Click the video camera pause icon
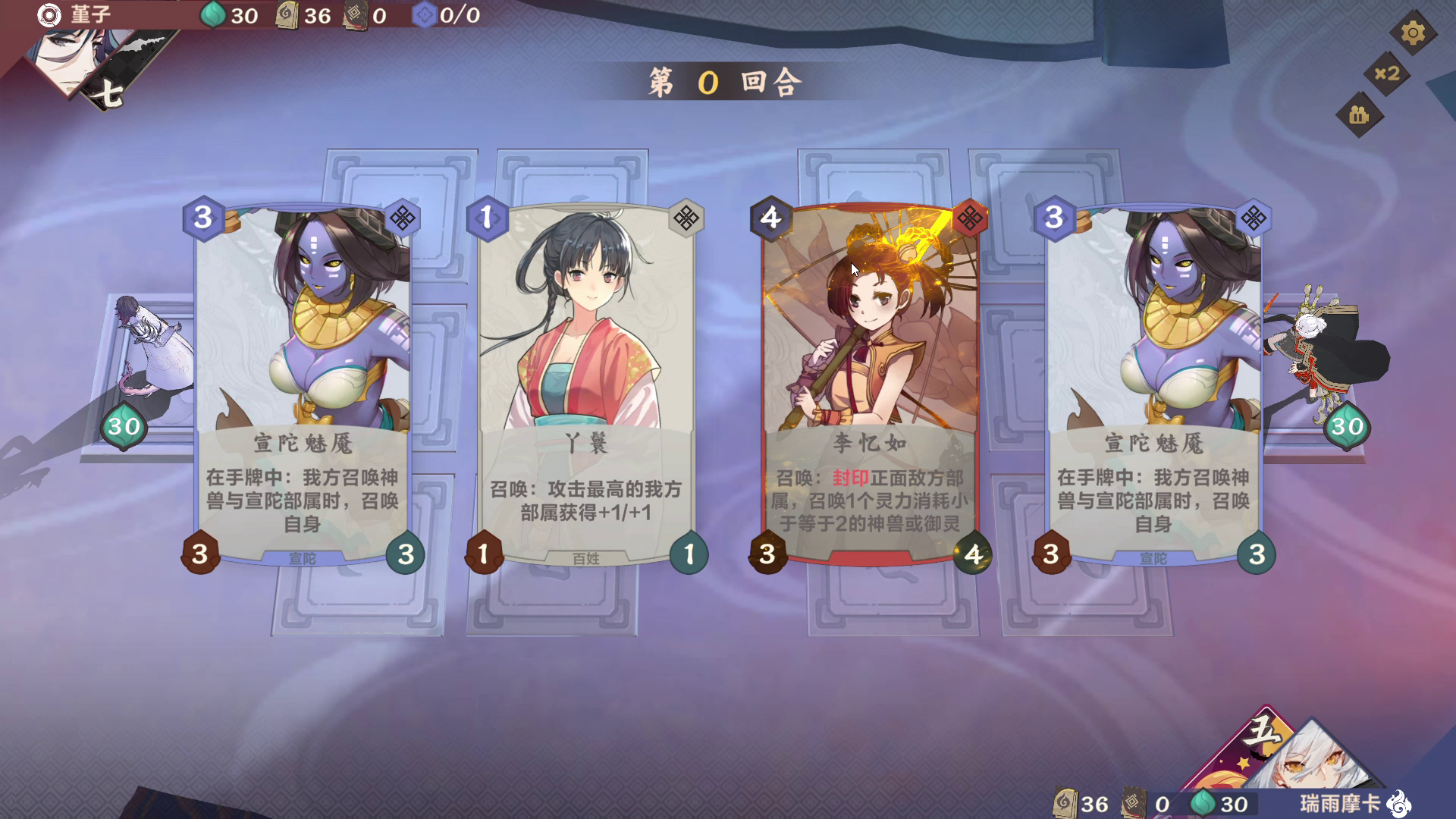Image resolution: width=1456 pixels, height=819 pixels. (x=1359, y=115)
